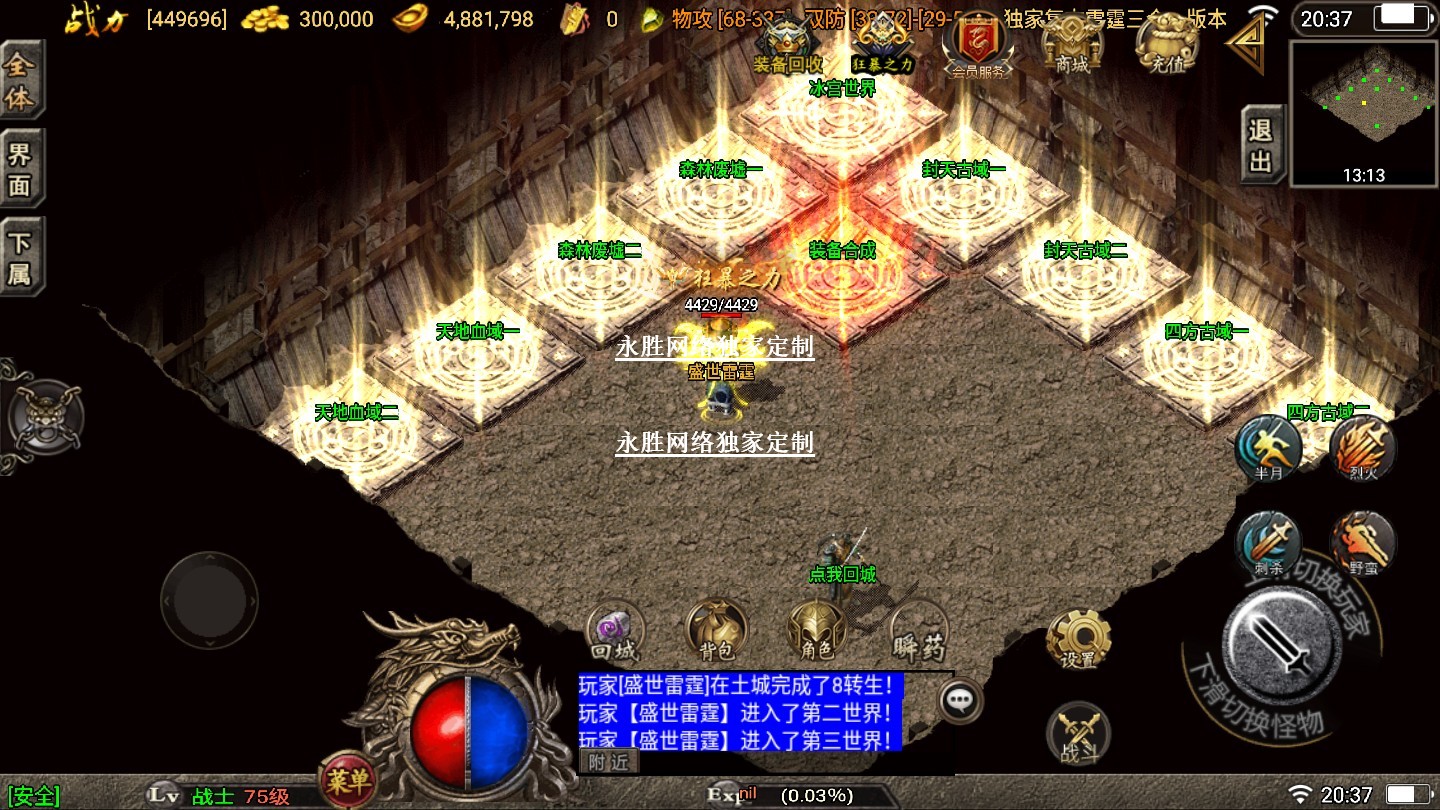Open the 设置 settings gear
The height and width of the screenshot is (810, 1440).
pyautogui.click(x=1078, y=637)
